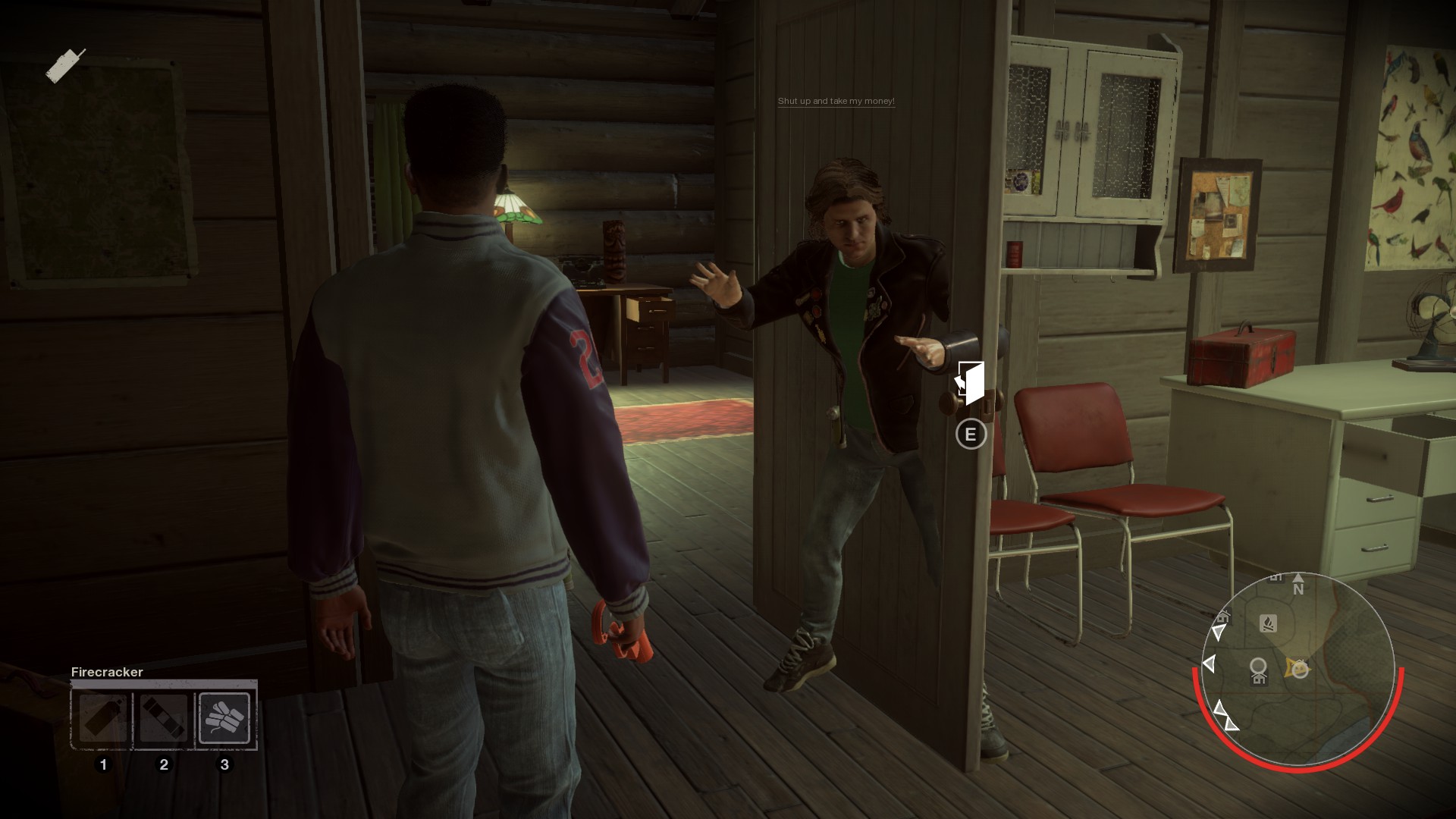Viewport: 1456px width, 819px height.
Task: Click the Firecracker label above the inventory bar
Action: pos(106,672)
